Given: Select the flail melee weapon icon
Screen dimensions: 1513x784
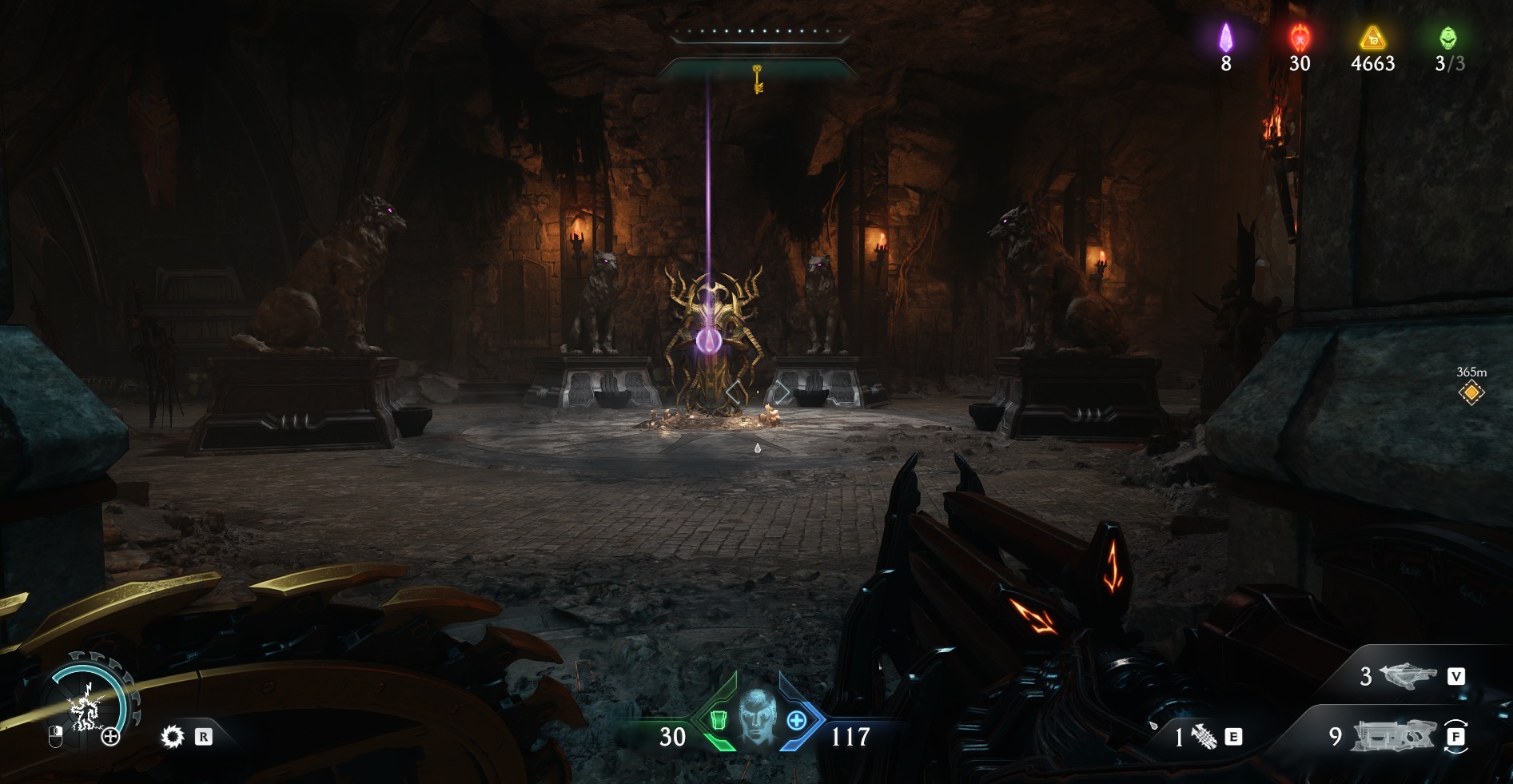Looking at the screenshot, I should pos(1204,736).
